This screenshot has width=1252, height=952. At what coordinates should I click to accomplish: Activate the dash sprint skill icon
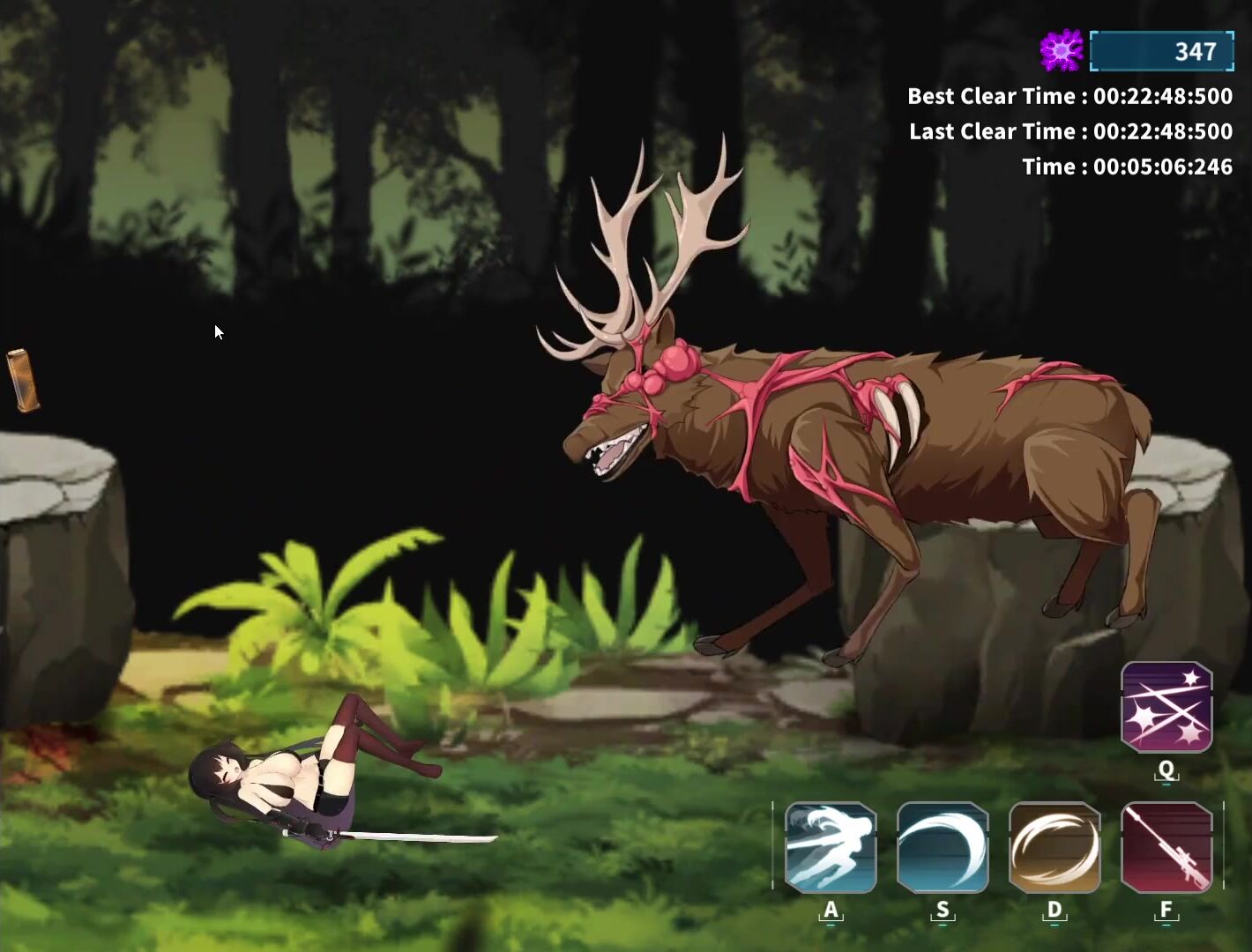pyautogui.click(x=830, y=847)
